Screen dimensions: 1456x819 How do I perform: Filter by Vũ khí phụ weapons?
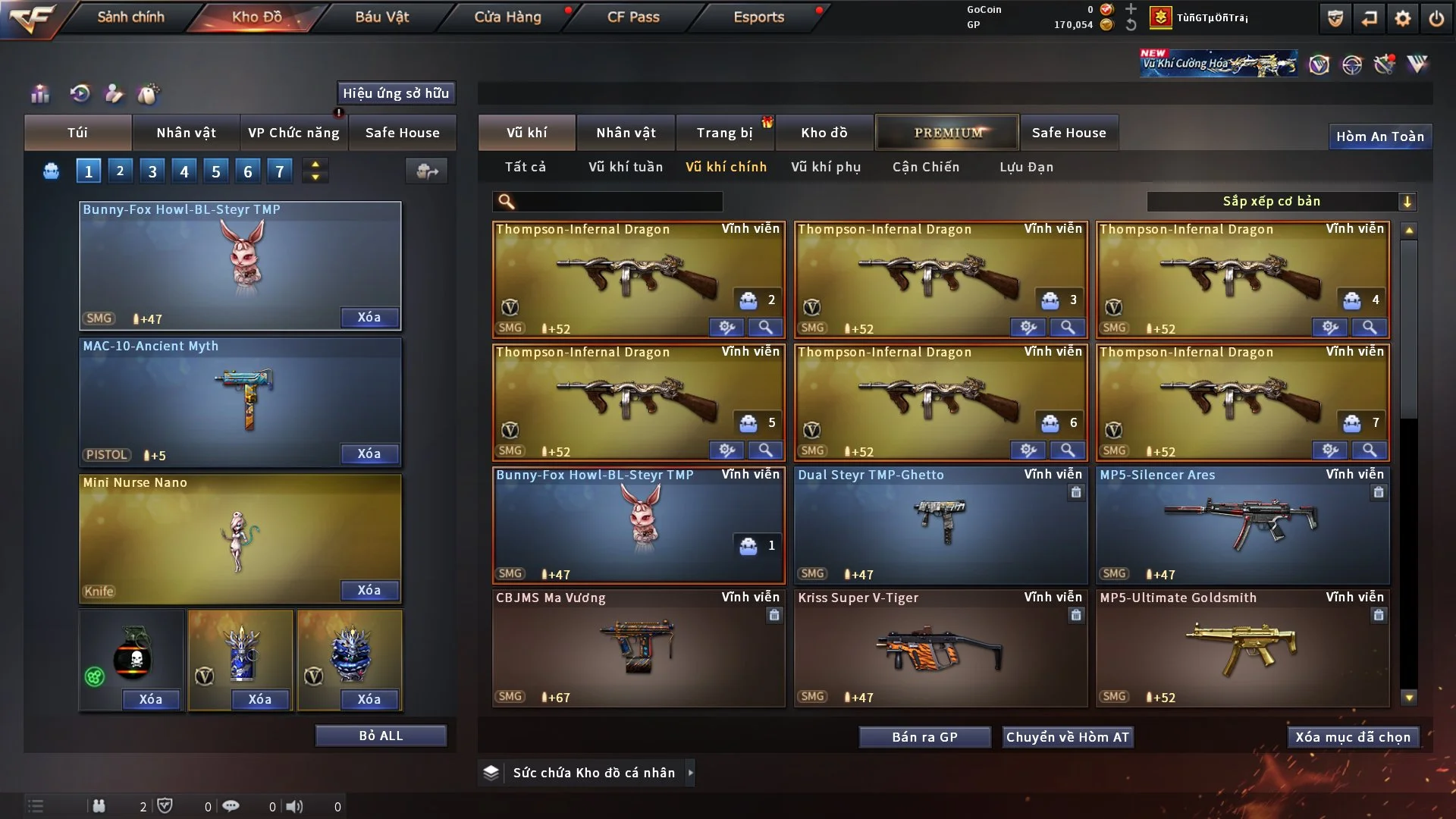point(826,167)
